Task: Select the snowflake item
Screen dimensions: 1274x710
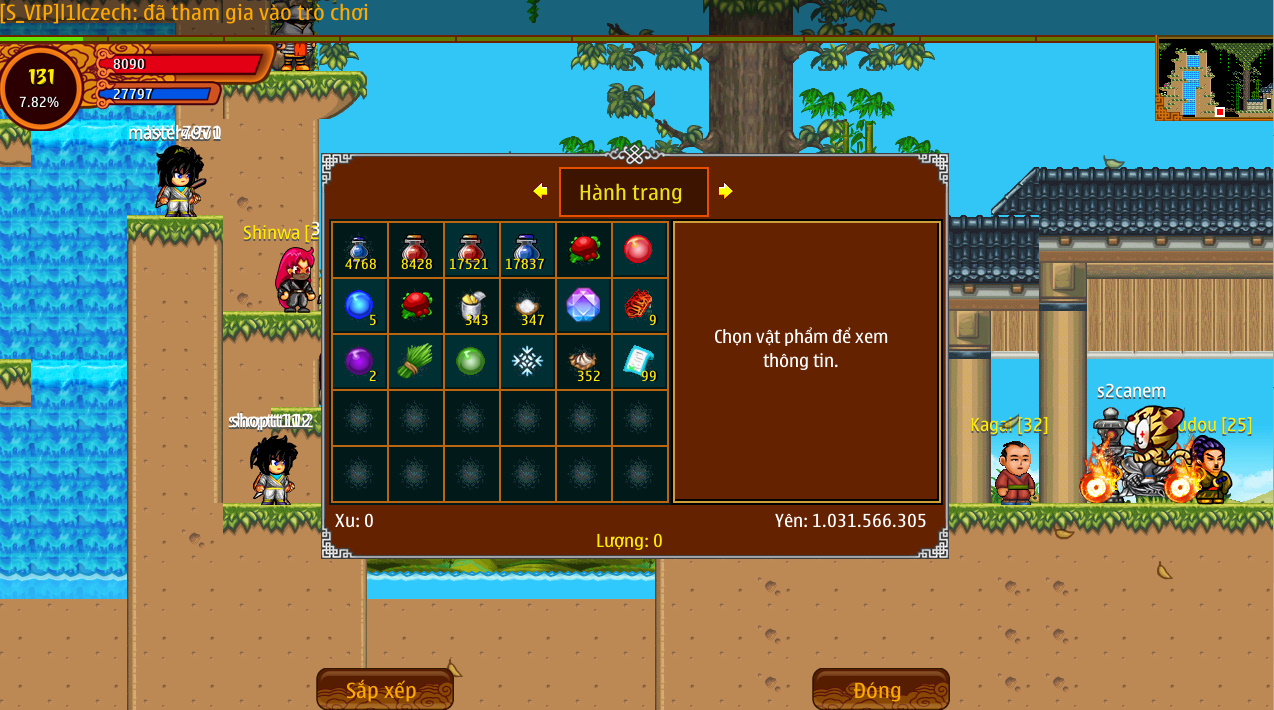Action: coord(528,362)
